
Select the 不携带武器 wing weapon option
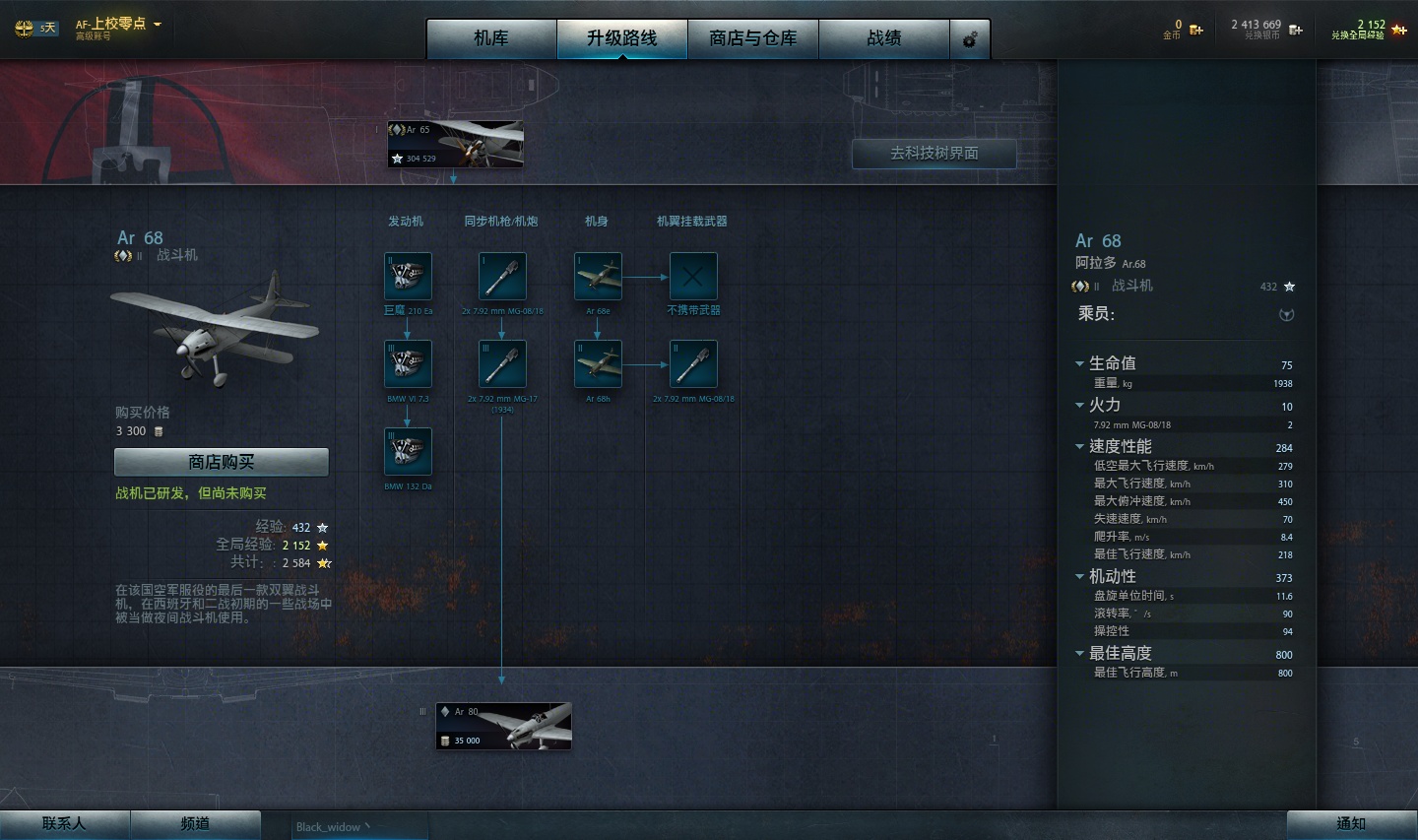click(x=692, y=277)
